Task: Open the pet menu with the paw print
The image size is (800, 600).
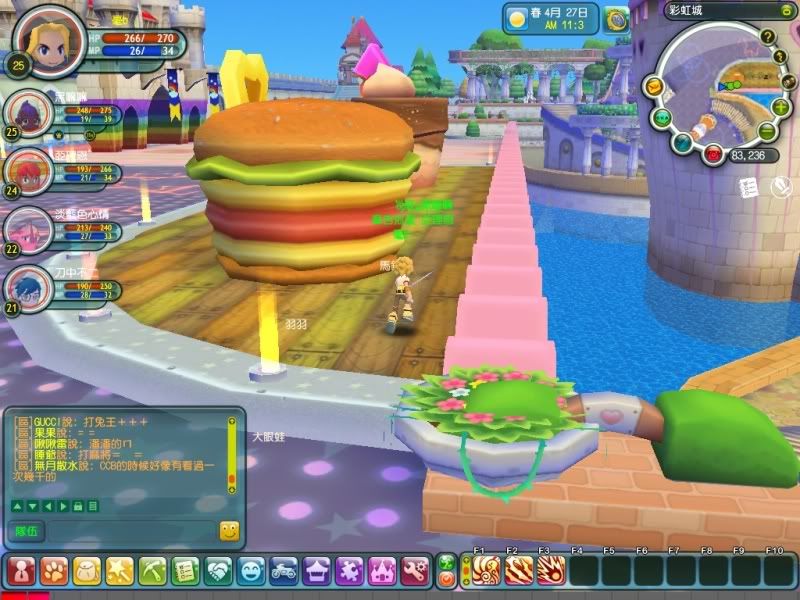Action: click(x=54, y=571)
